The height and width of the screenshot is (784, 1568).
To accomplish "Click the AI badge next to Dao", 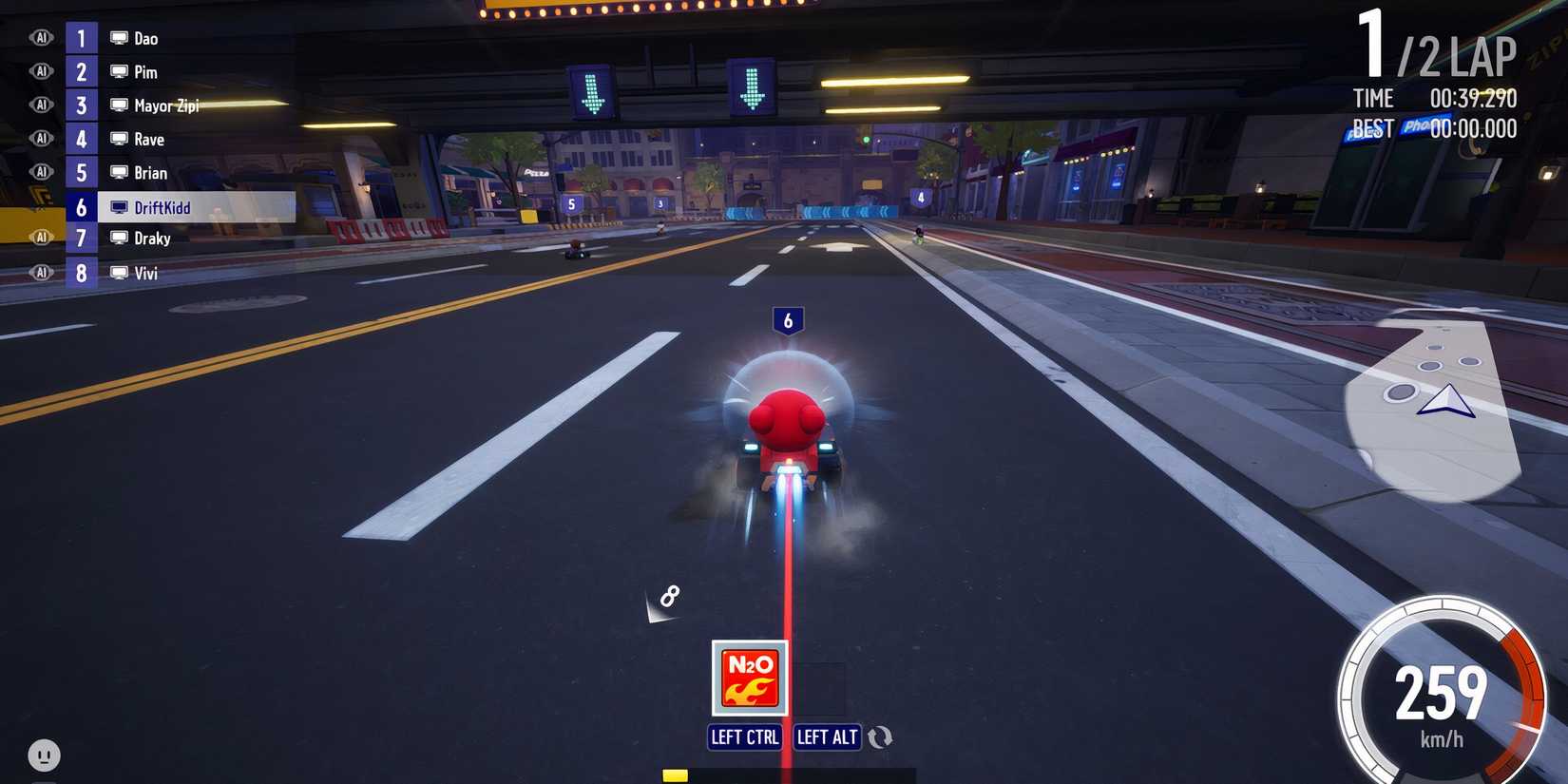I will pyautogui.click(x=42, y=37).
